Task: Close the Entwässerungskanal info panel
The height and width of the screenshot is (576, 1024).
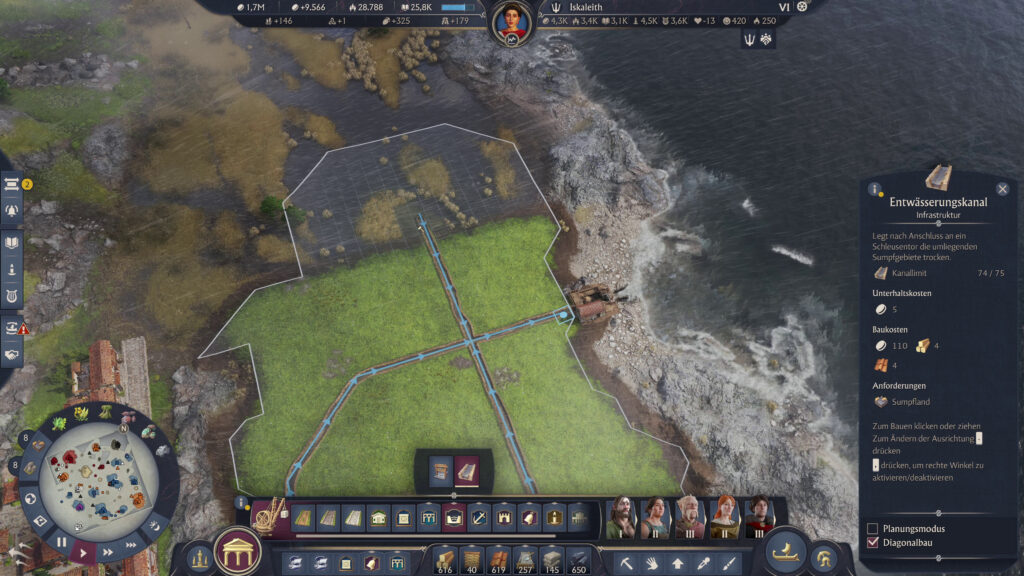Action: (1002, 188)
